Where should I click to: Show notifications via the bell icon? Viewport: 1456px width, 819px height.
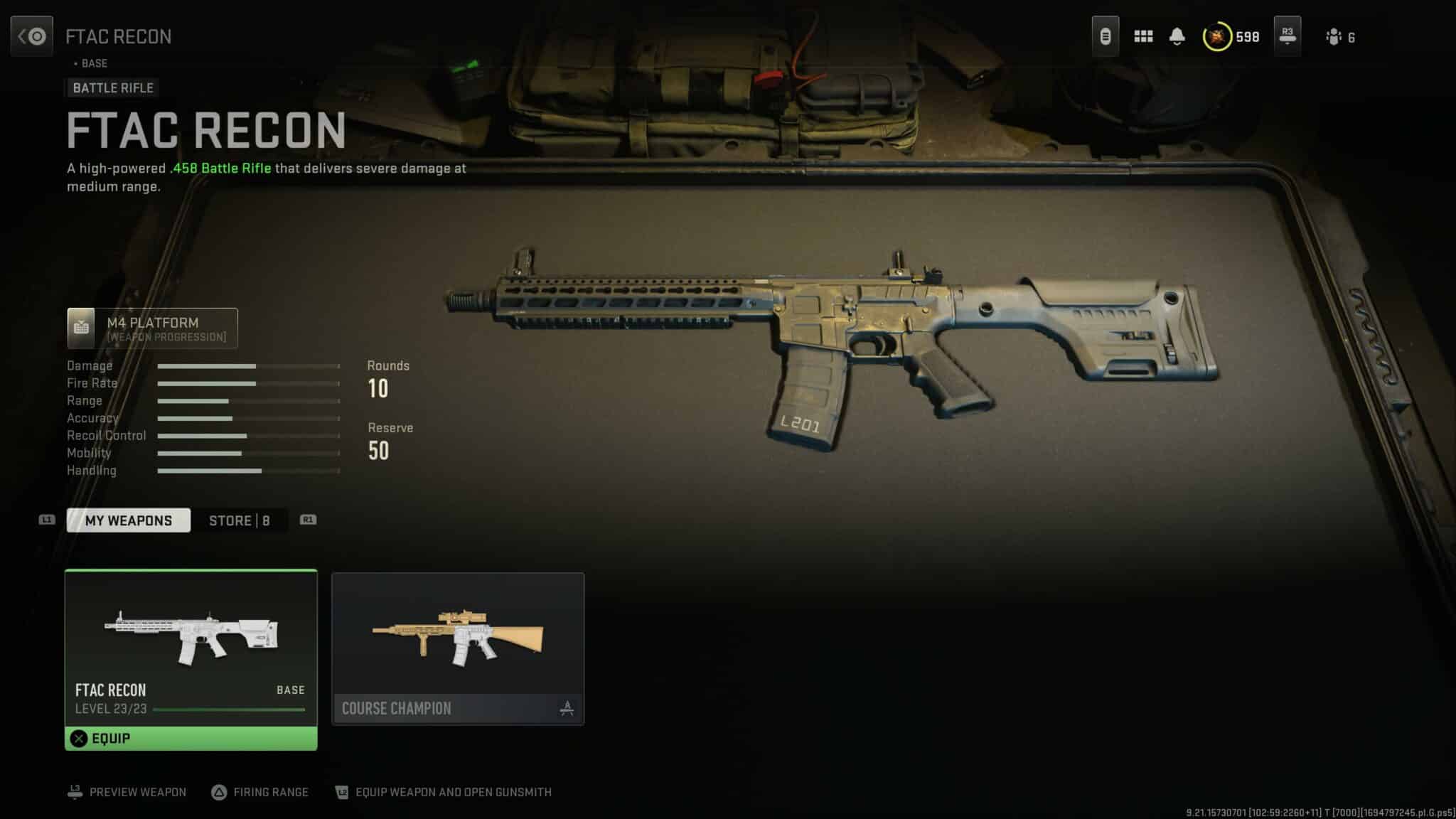click(x=1177, y=36)
